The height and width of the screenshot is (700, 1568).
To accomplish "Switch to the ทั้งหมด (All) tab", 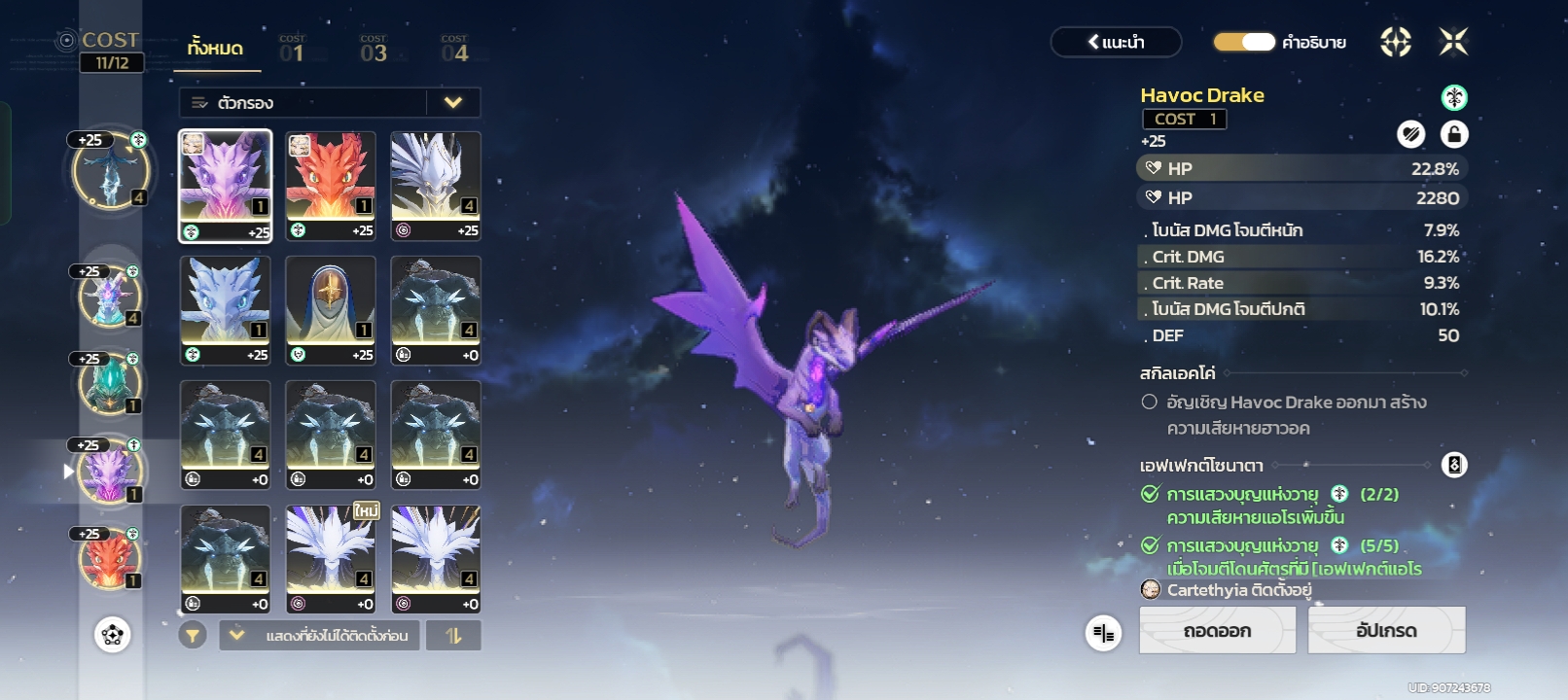I will pos(216,49).
